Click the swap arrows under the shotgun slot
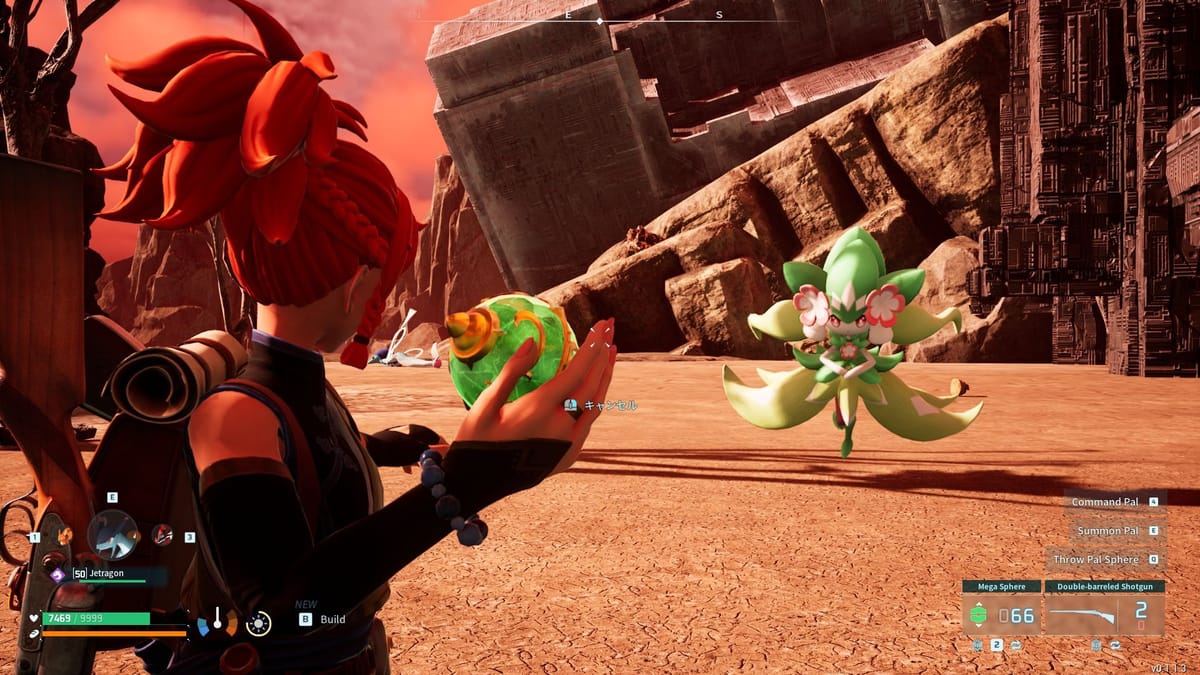The height and width of the screenshot is (675, 1200). [x=1115, y=646]
